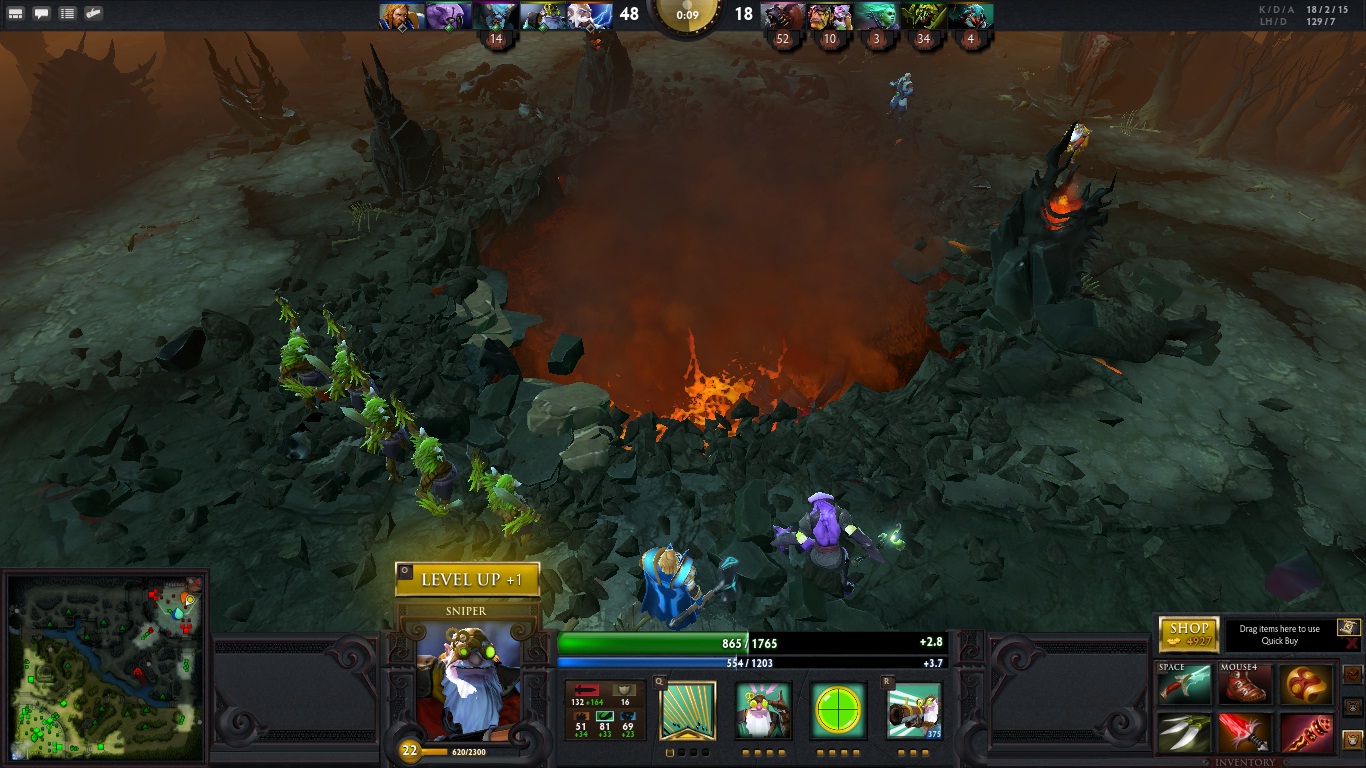Select the Monkey King Bar staff slot
This screenshot has height=768, width=1366.
1306,733
